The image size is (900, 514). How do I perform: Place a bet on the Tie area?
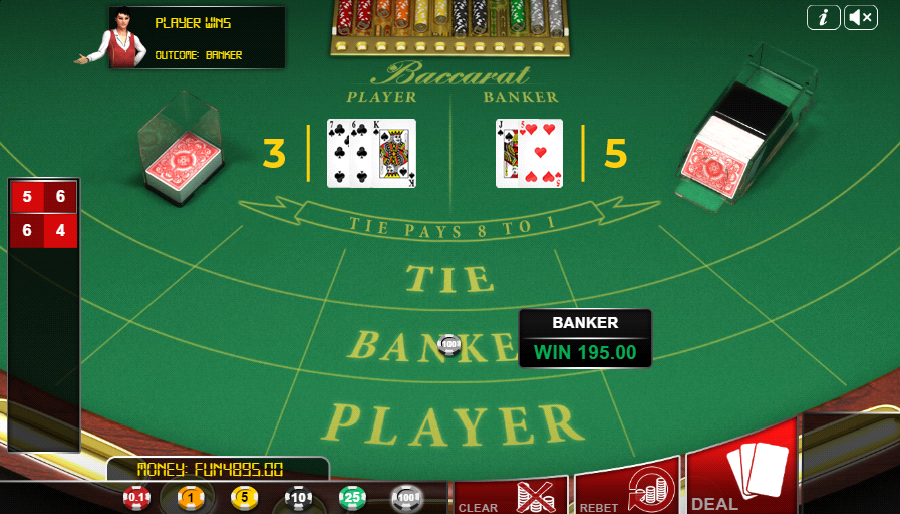tap(450, 277)
